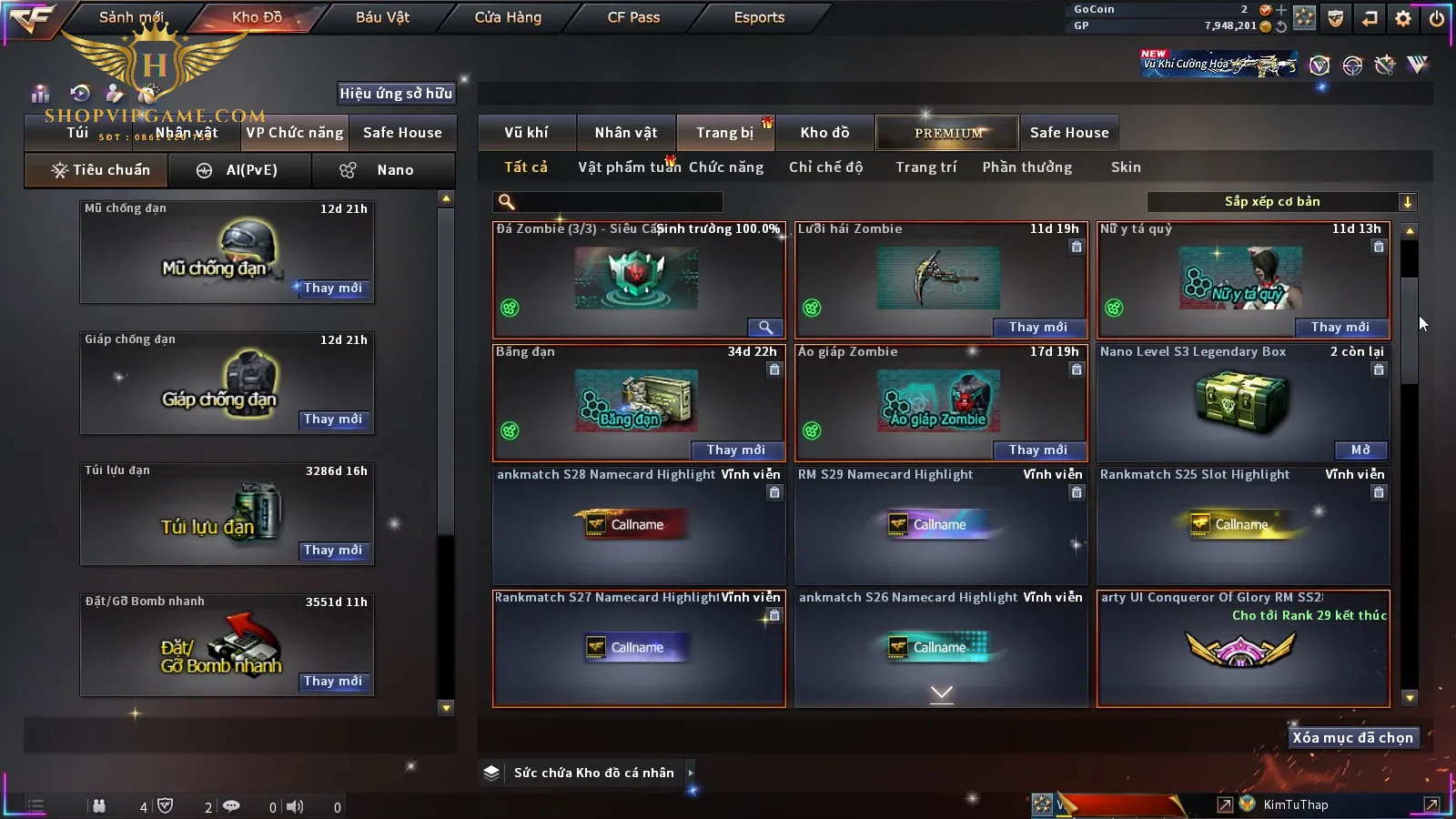Open the Esports menu

click(759, 17)
